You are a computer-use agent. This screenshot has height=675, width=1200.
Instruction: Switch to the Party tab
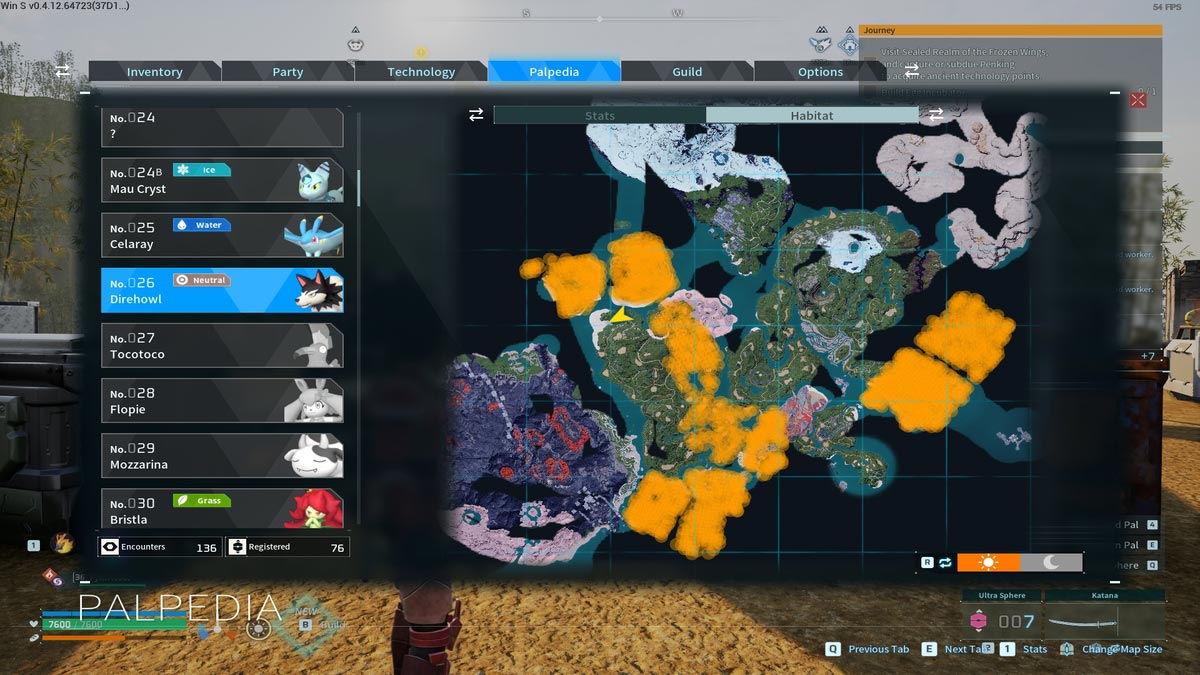point(287,72)
